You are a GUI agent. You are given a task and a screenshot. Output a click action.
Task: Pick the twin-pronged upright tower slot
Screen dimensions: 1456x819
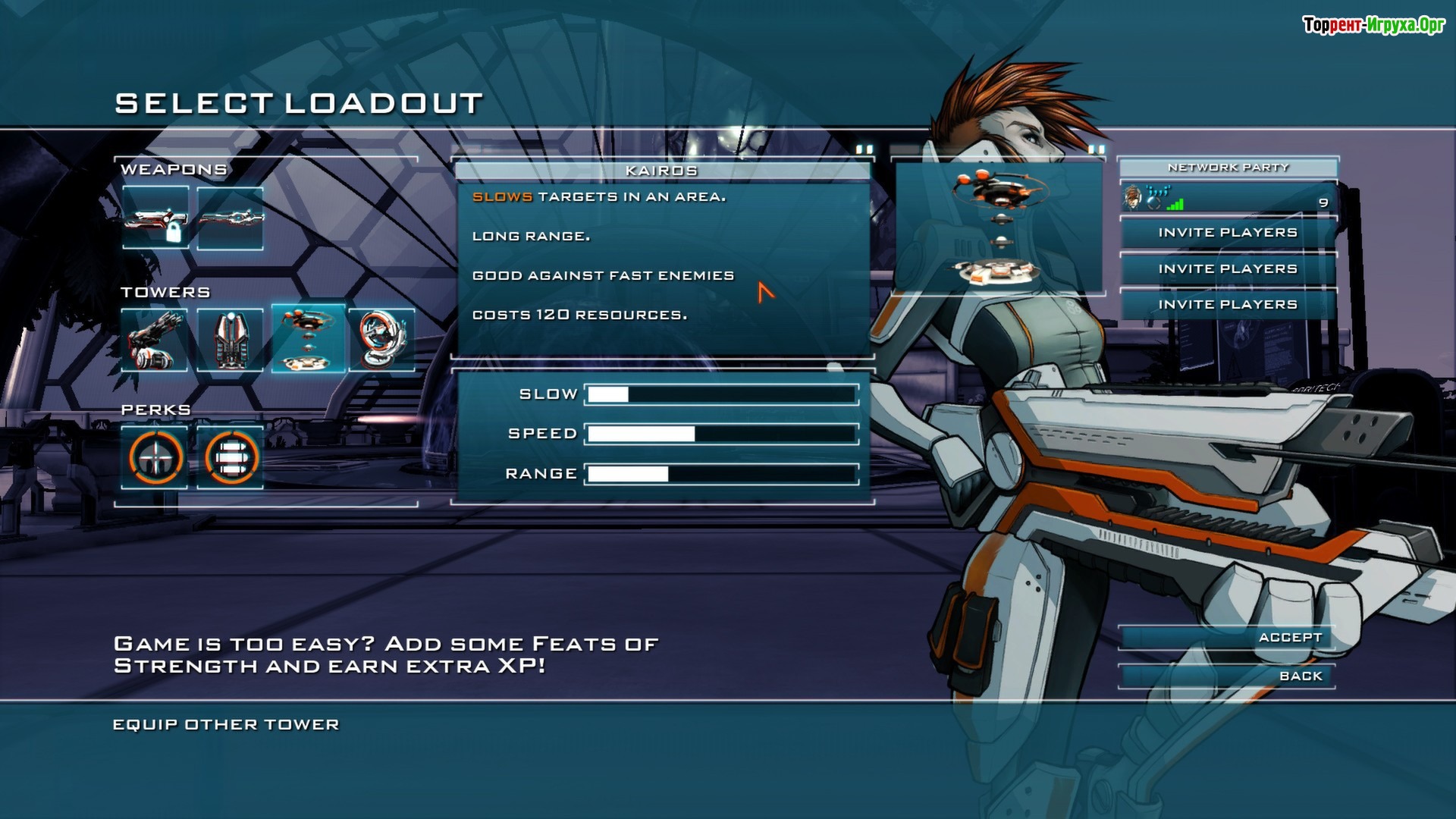[231, 339]
